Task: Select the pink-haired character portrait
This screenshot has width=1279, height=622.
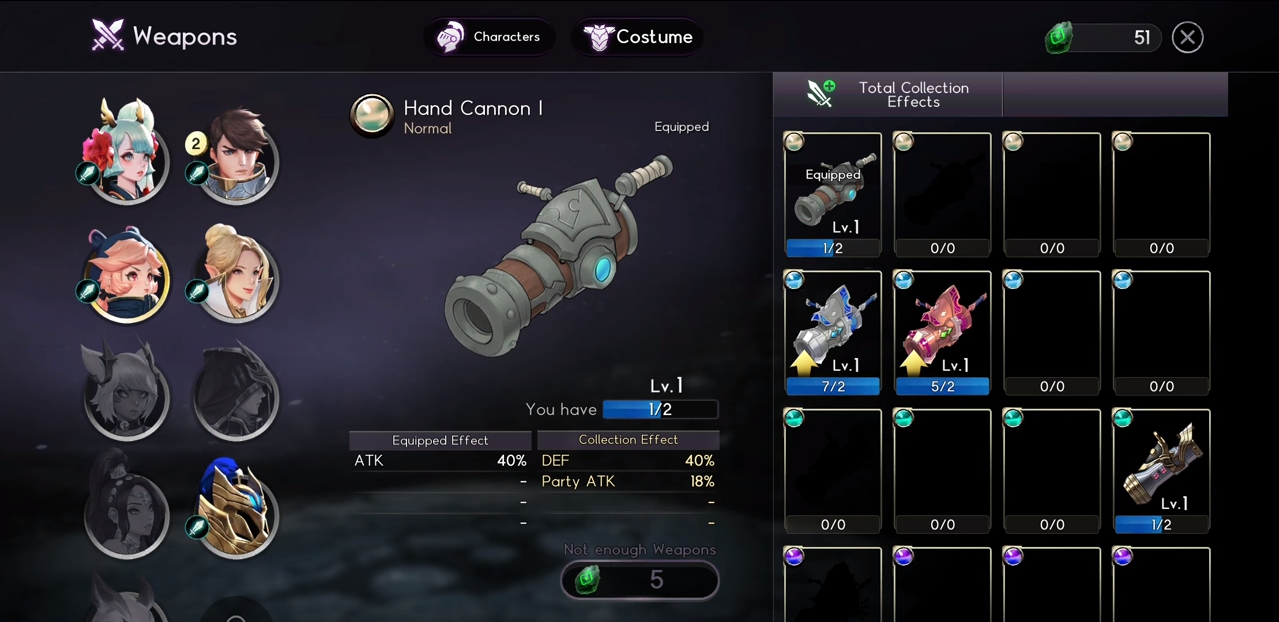Action: point(127,274)
